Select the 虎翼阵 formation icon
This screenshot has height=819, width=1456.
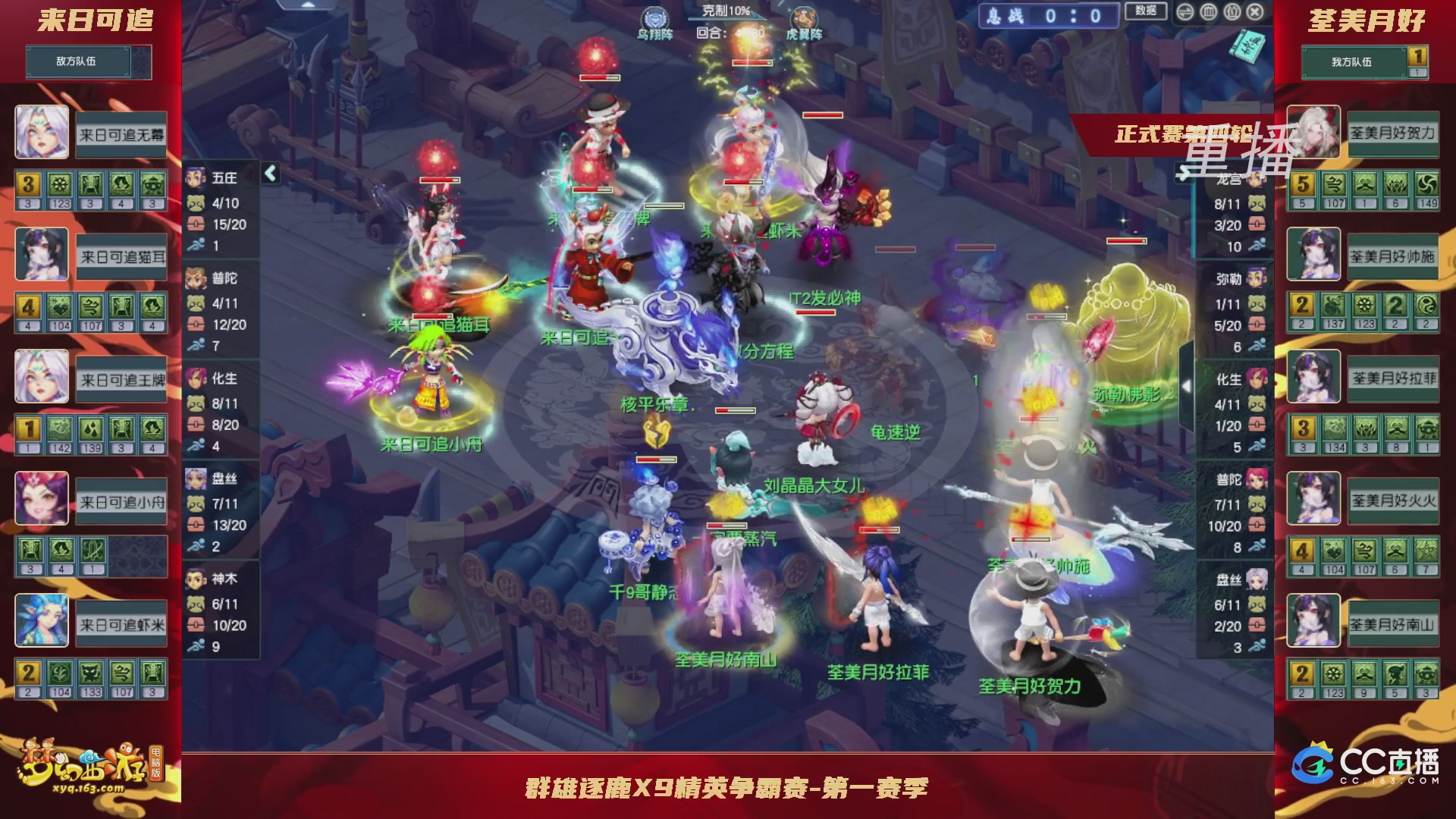[x=802, y=17]
